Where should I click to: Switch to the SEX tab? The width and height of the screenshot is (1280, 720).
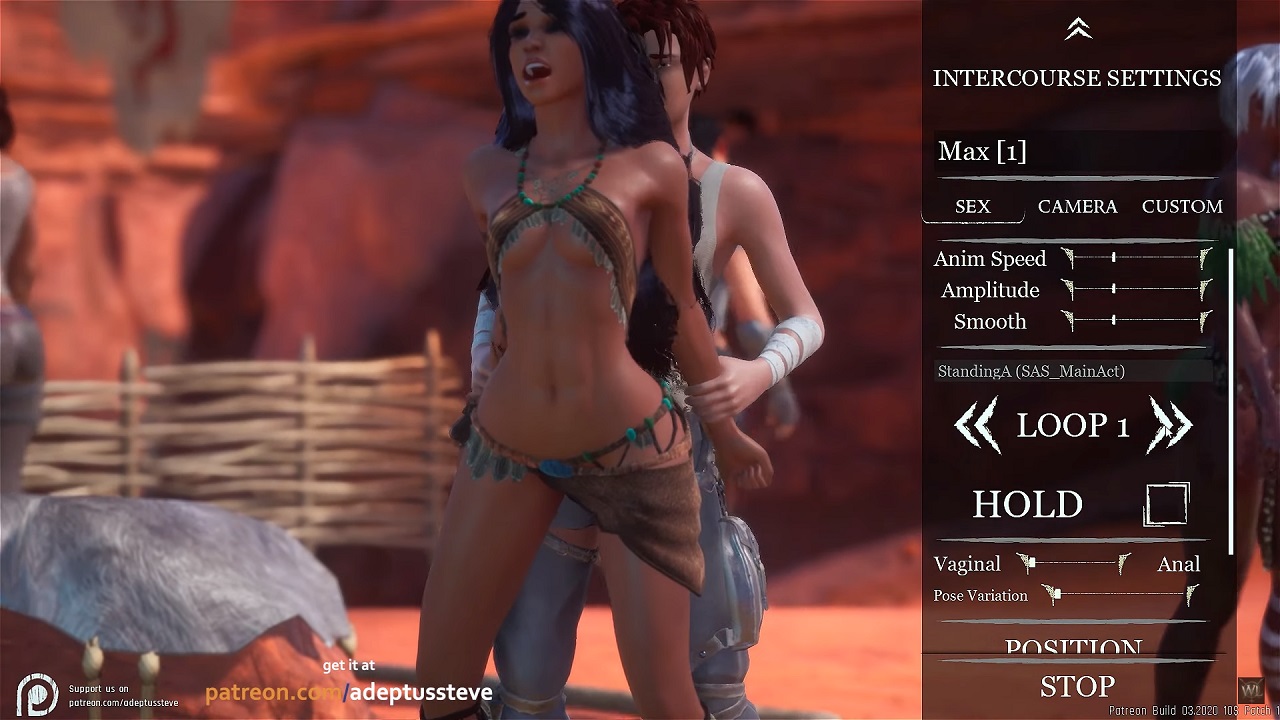972,207
